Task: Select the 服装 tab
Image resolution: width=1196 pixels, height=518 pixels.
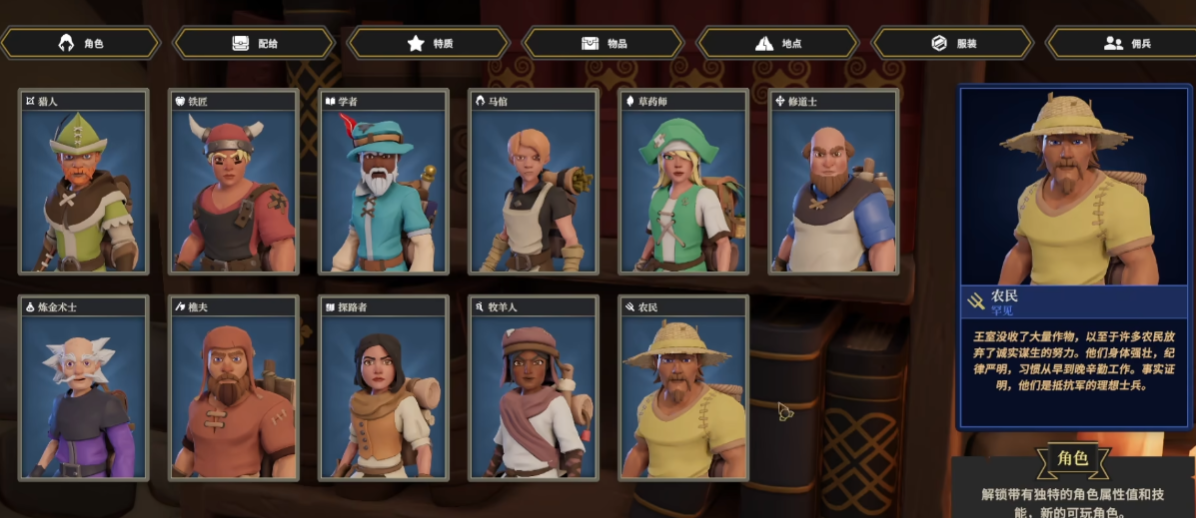Action: (952, 43)
